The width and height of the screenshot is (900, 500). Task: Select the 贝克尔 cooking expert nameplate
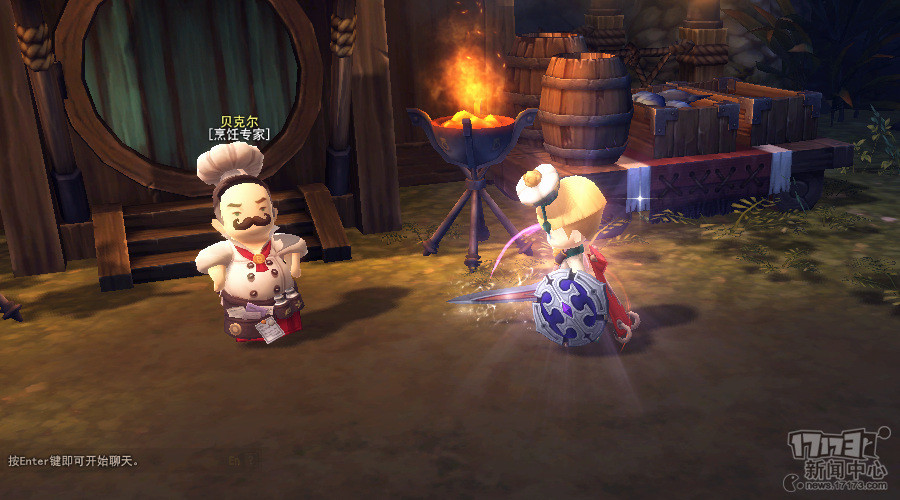pyautogui.click(x=239, y=126)
